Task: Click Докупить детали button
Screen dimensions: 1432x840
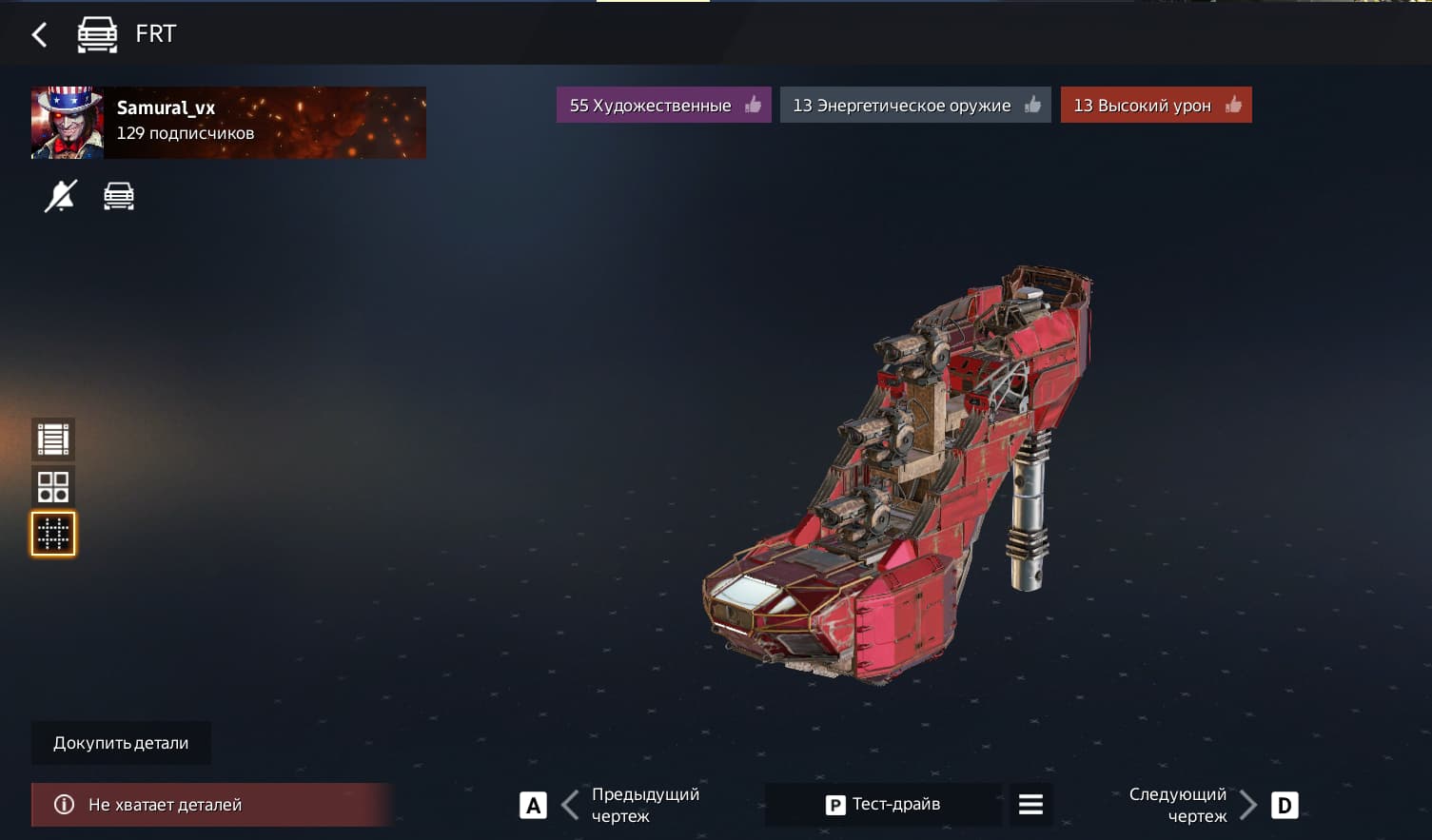Action: pos(121,743)
